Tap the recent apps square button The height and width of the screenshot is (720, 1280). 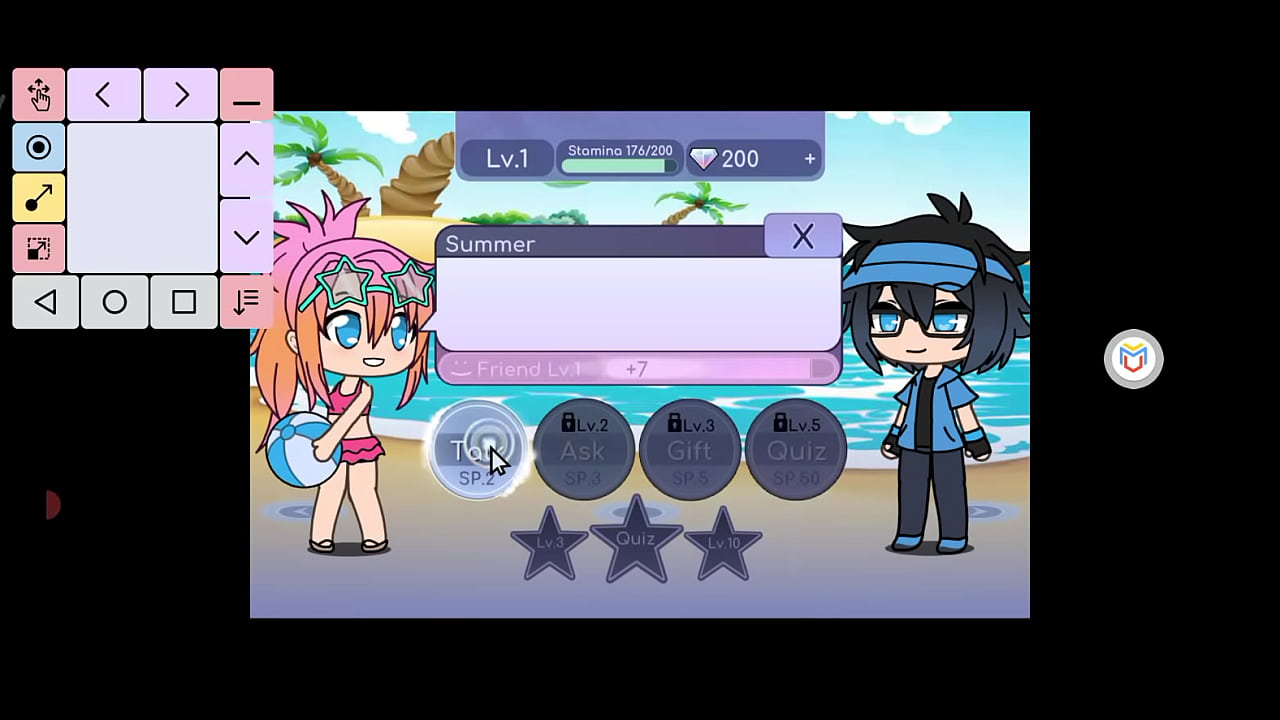(184, 302)
